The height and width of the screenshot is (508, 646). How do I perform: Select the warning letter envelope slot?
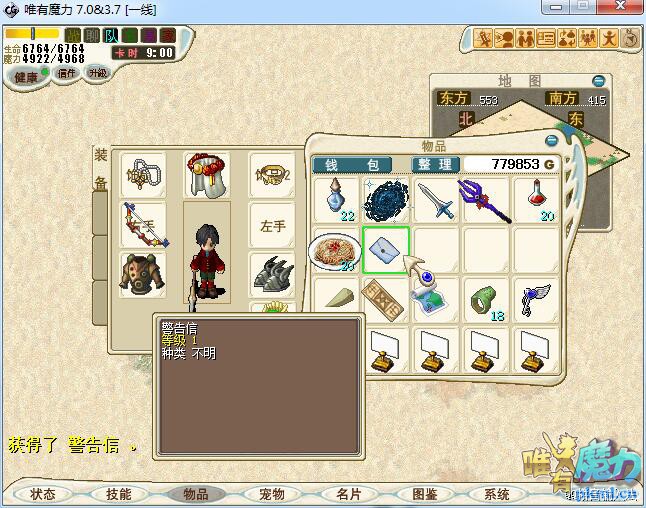(386, 250)
